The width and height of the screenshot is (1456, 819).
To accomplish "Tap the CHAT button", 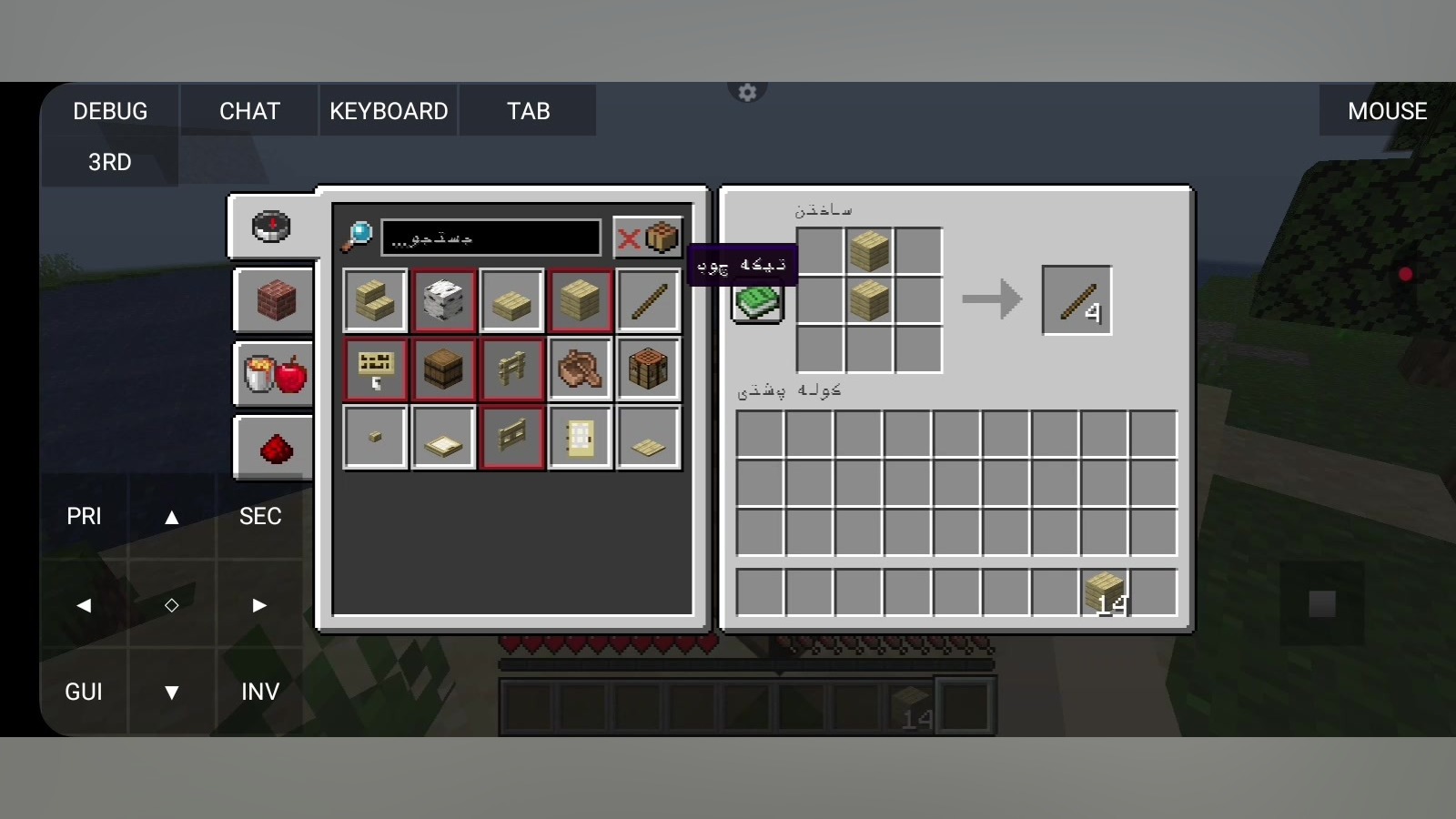I will (249, 111).
